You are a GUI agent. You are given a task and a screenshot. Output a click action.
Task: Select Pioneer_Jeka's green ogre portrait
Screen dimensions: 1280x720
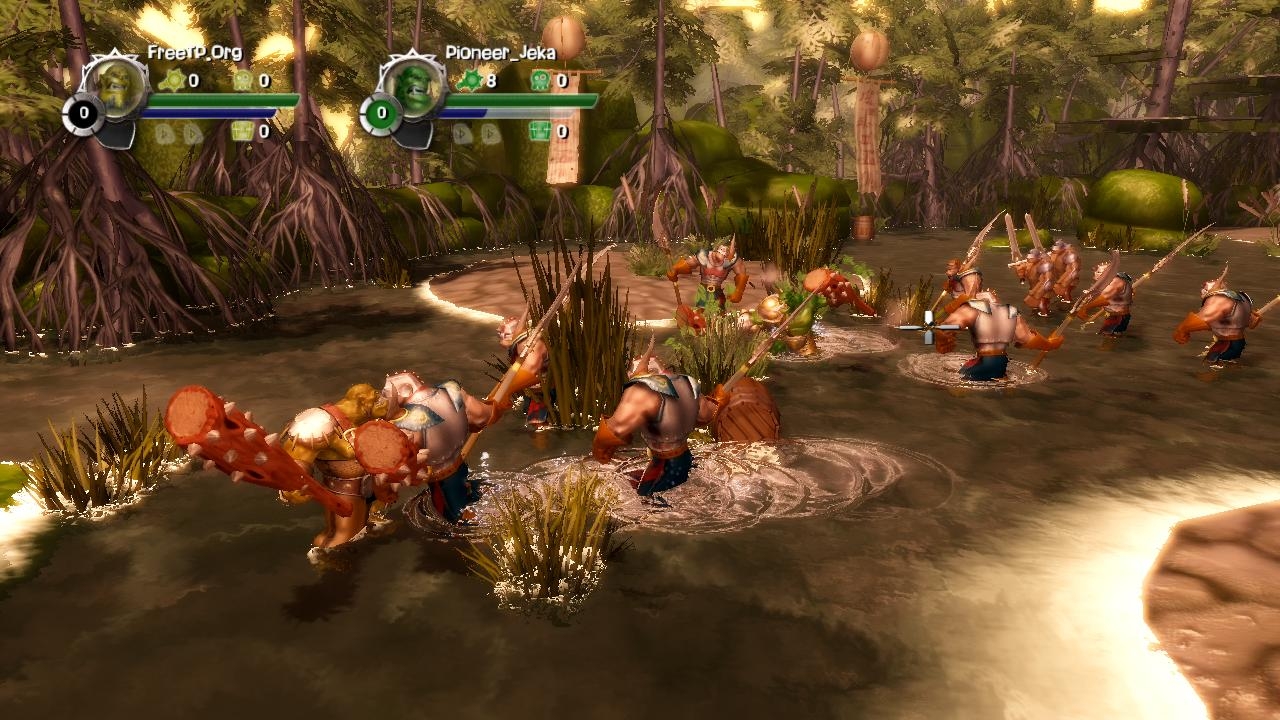point(415,88)
